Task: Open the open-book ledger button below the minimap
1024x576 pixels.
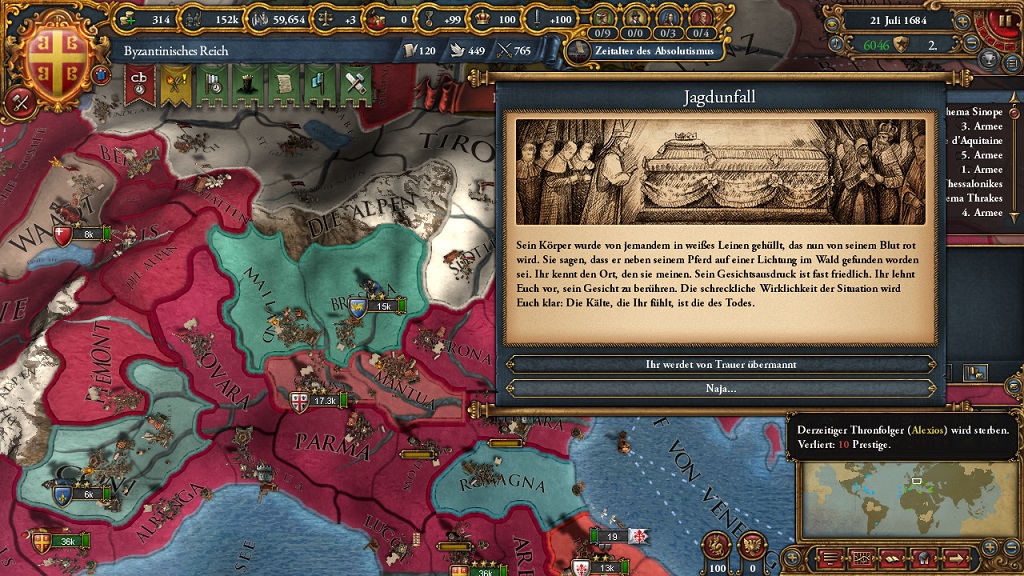Action: [892, 557]
